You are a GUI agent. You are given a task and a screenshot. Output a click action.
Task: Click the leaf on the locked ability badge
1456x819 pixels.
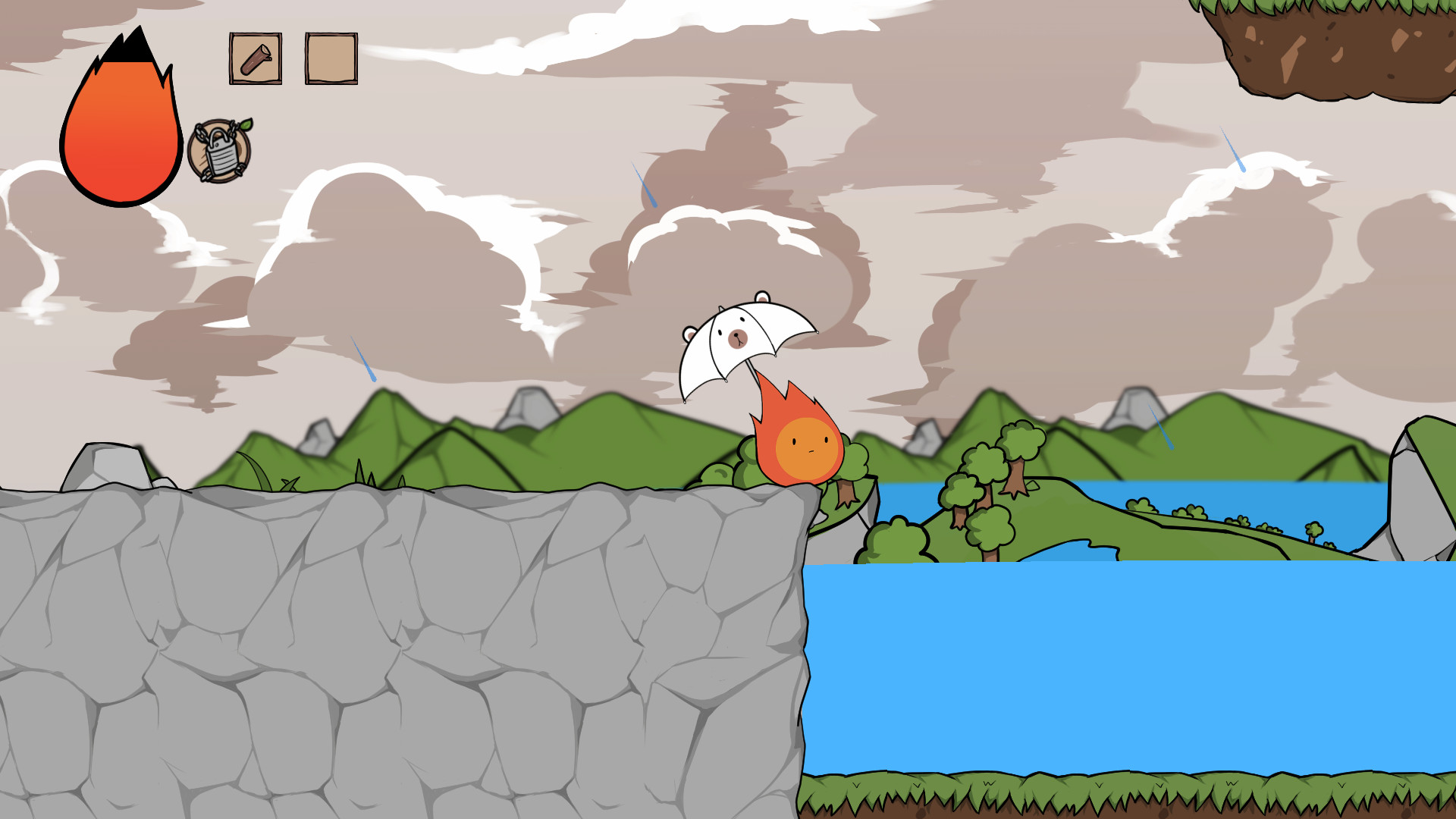pyautogui.click(x=244, y=126)
